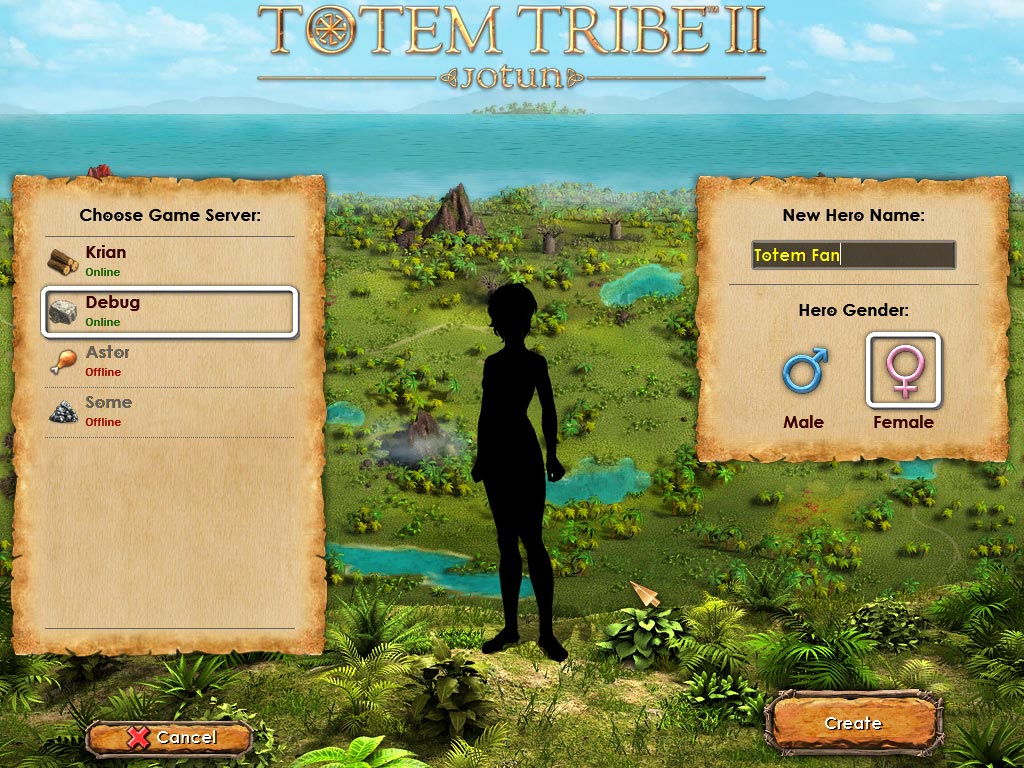1024x768 pixels.
Task: Choose the Debug server row
Action: 169,311
